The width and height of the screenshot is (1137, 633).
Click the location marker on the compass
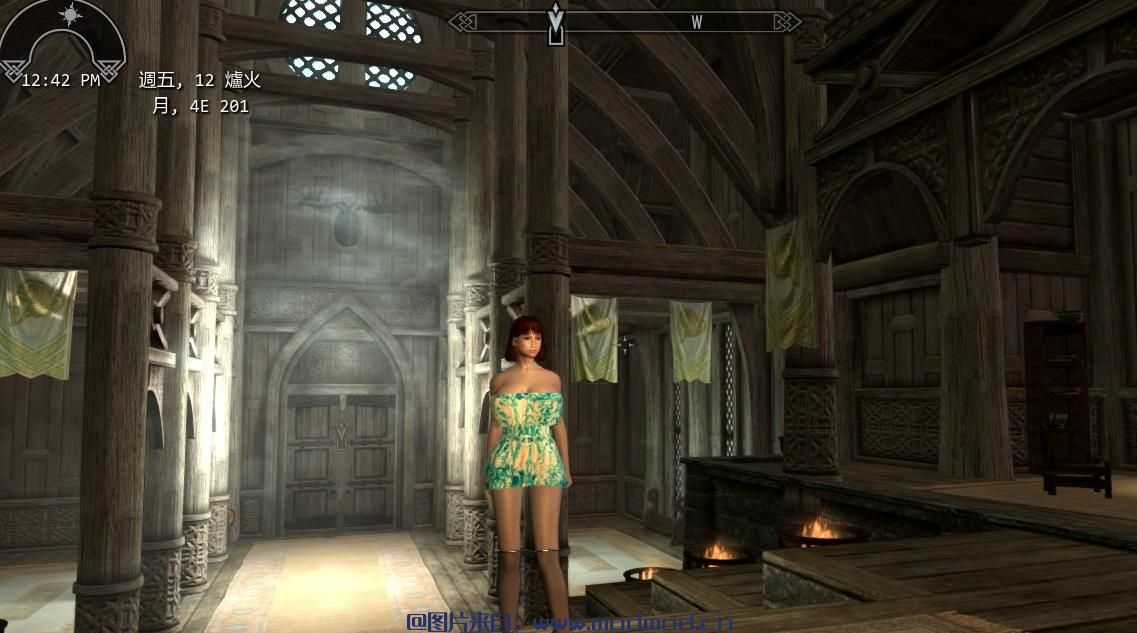(556, 23)
